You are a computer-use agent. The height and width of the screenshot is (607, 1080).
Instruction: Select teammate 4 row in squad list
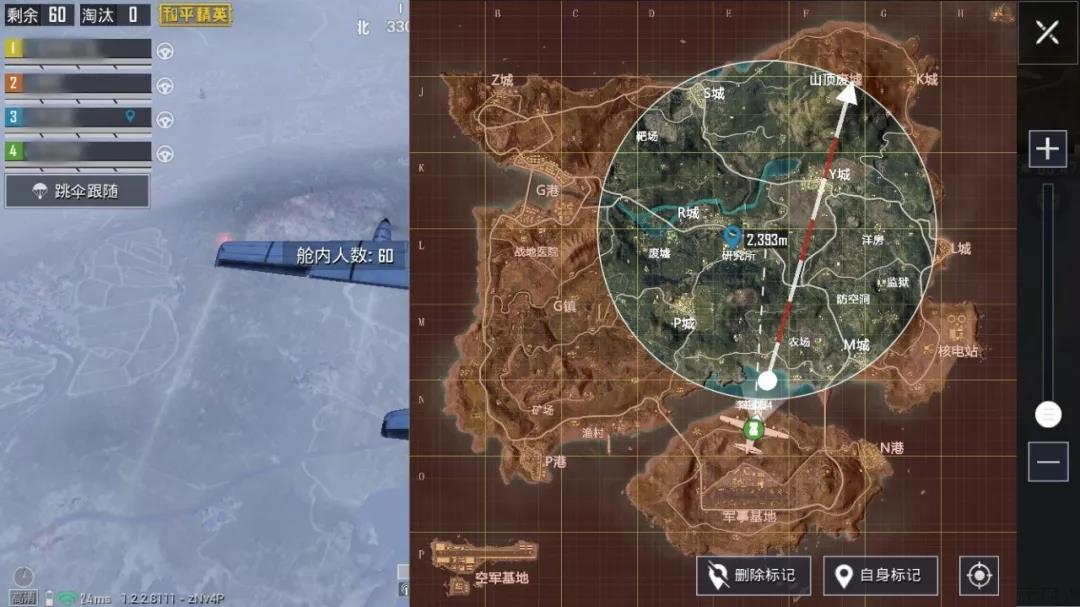[78, 152]
